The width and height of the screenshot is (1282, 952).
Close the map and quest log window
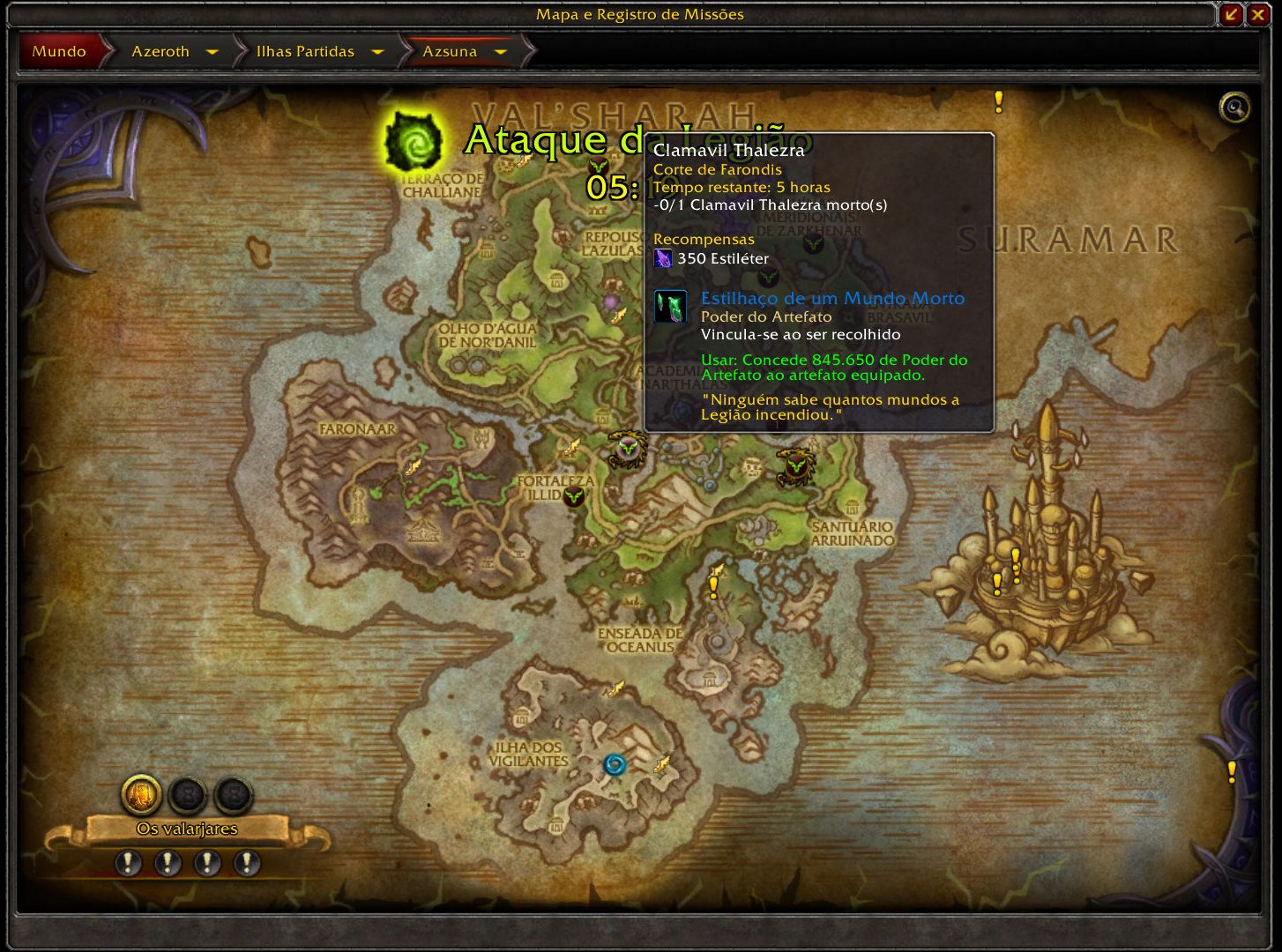tap(1257, 15)
